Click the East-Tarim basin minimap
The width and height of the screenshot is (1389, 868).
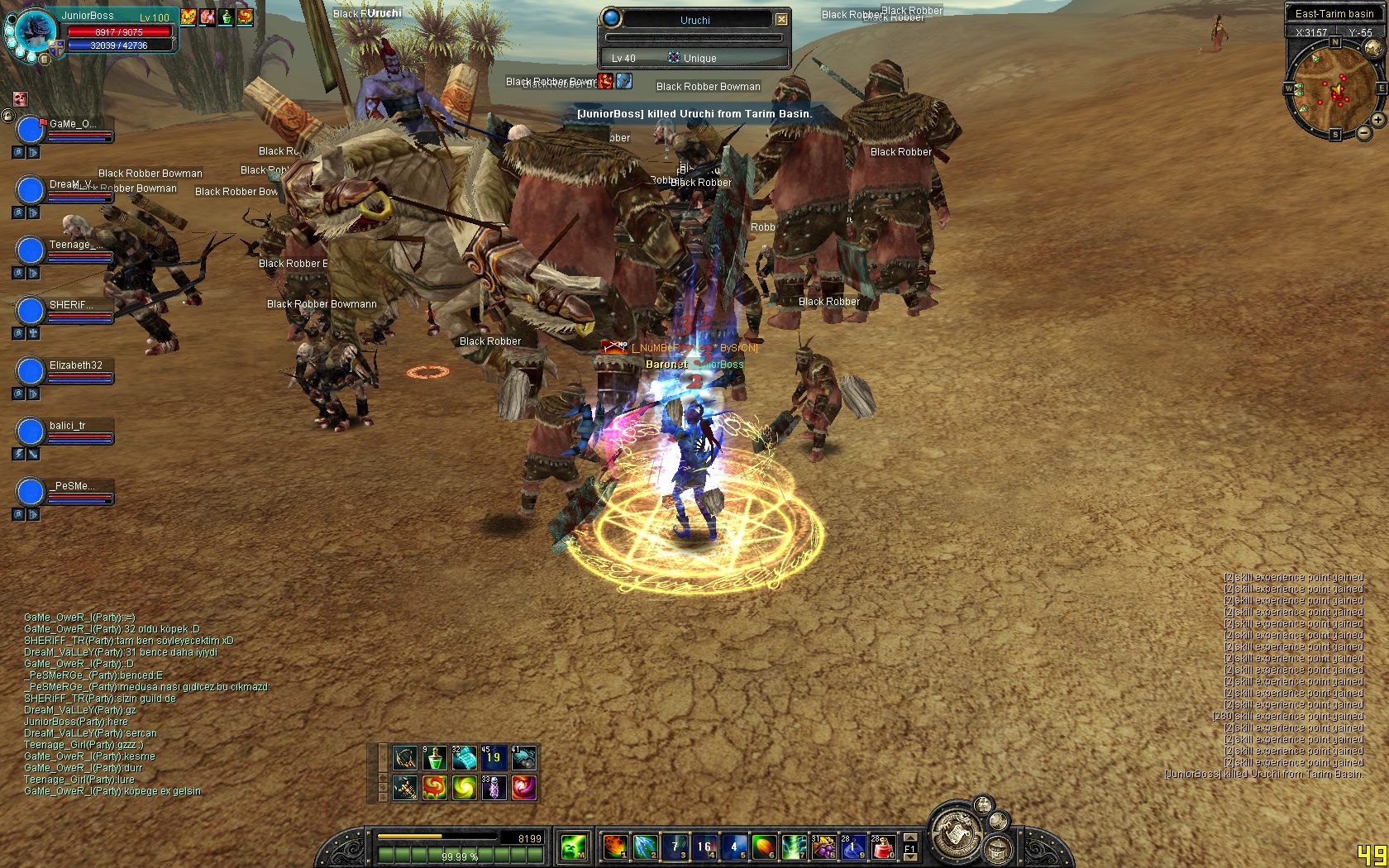pos(1334,89)
